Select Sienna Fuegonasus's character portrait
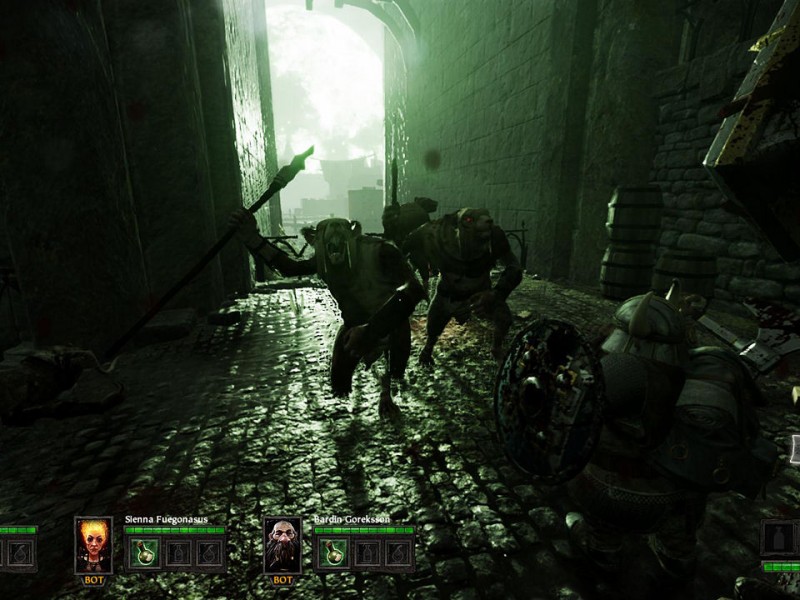The image size is (800, 600). point(93,545)
